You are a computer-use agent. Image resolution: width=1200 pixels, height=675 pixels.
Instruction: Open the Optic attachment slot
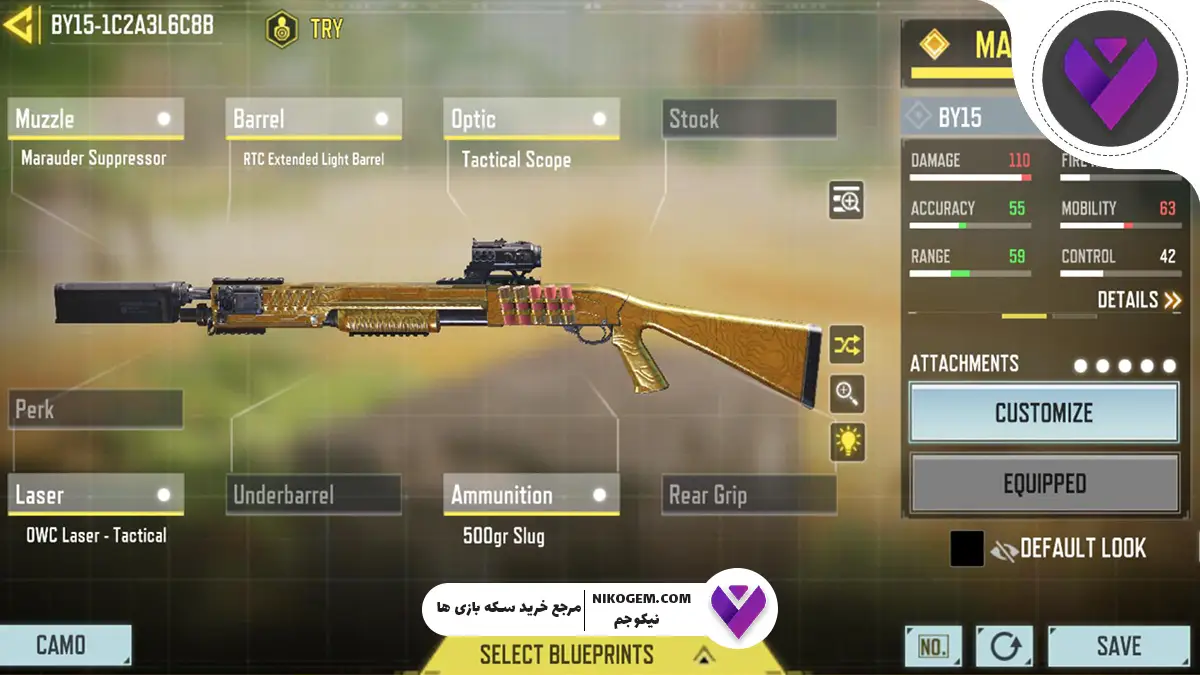tap(531, 119)
